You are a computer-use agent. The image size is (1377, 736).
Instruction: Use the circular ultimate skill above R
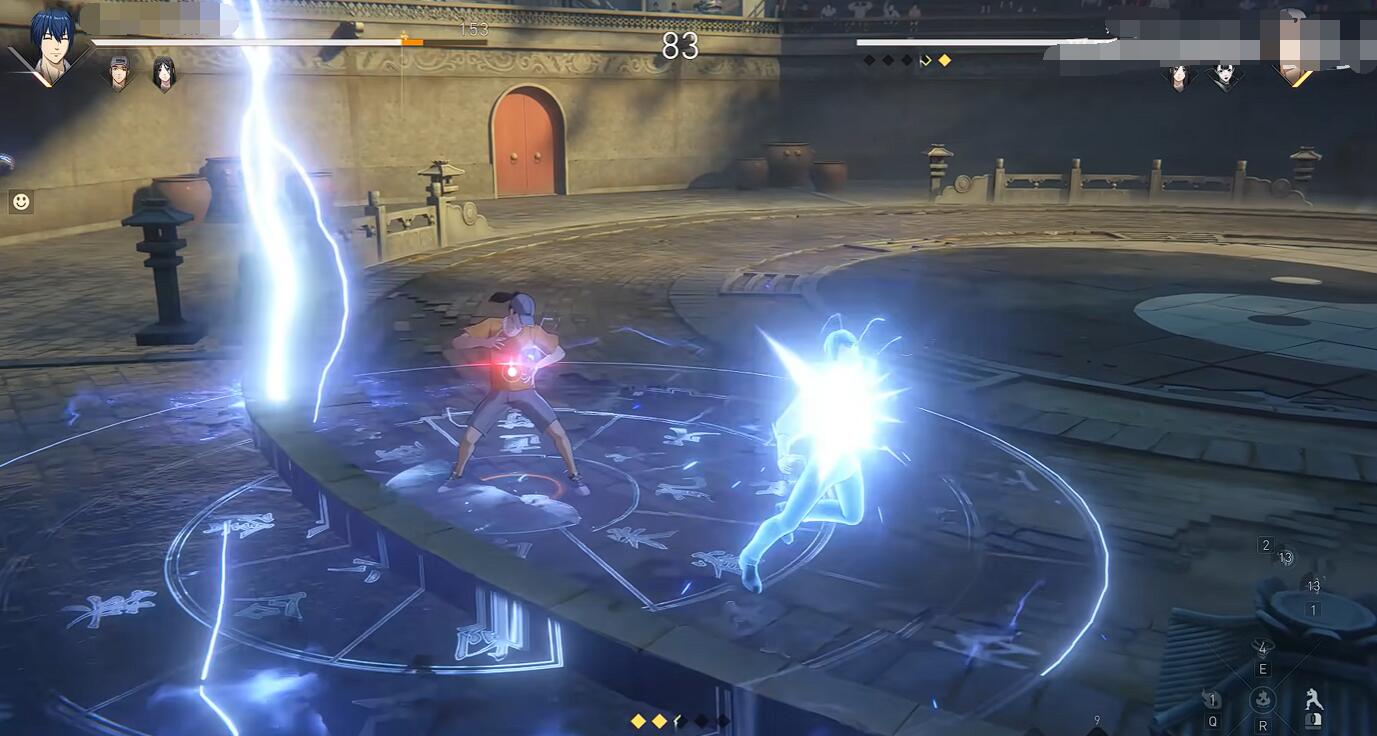pyautogui.click(x=1263, y=699)
